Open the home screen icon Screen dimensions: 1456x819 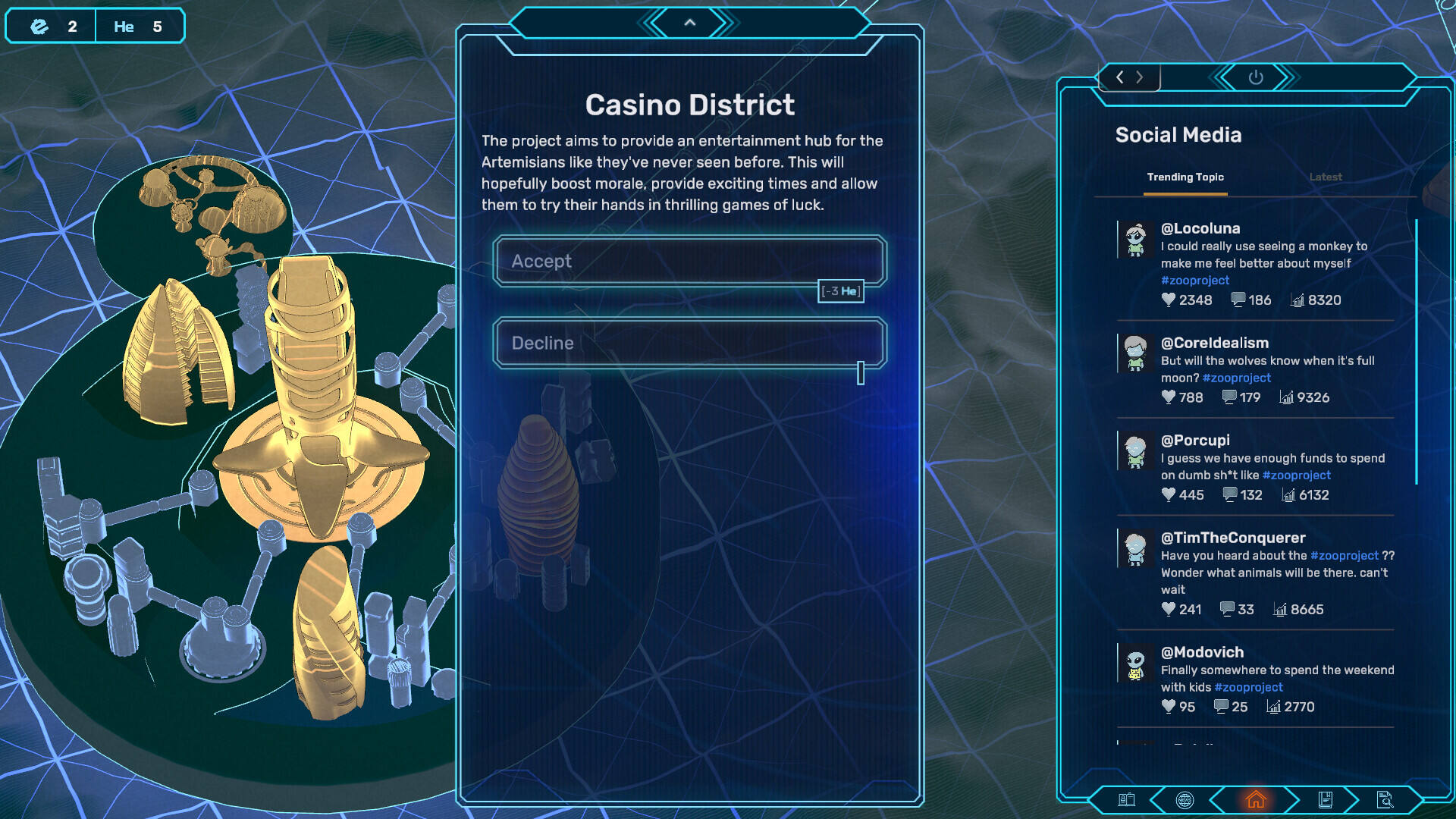(1256, 799)
